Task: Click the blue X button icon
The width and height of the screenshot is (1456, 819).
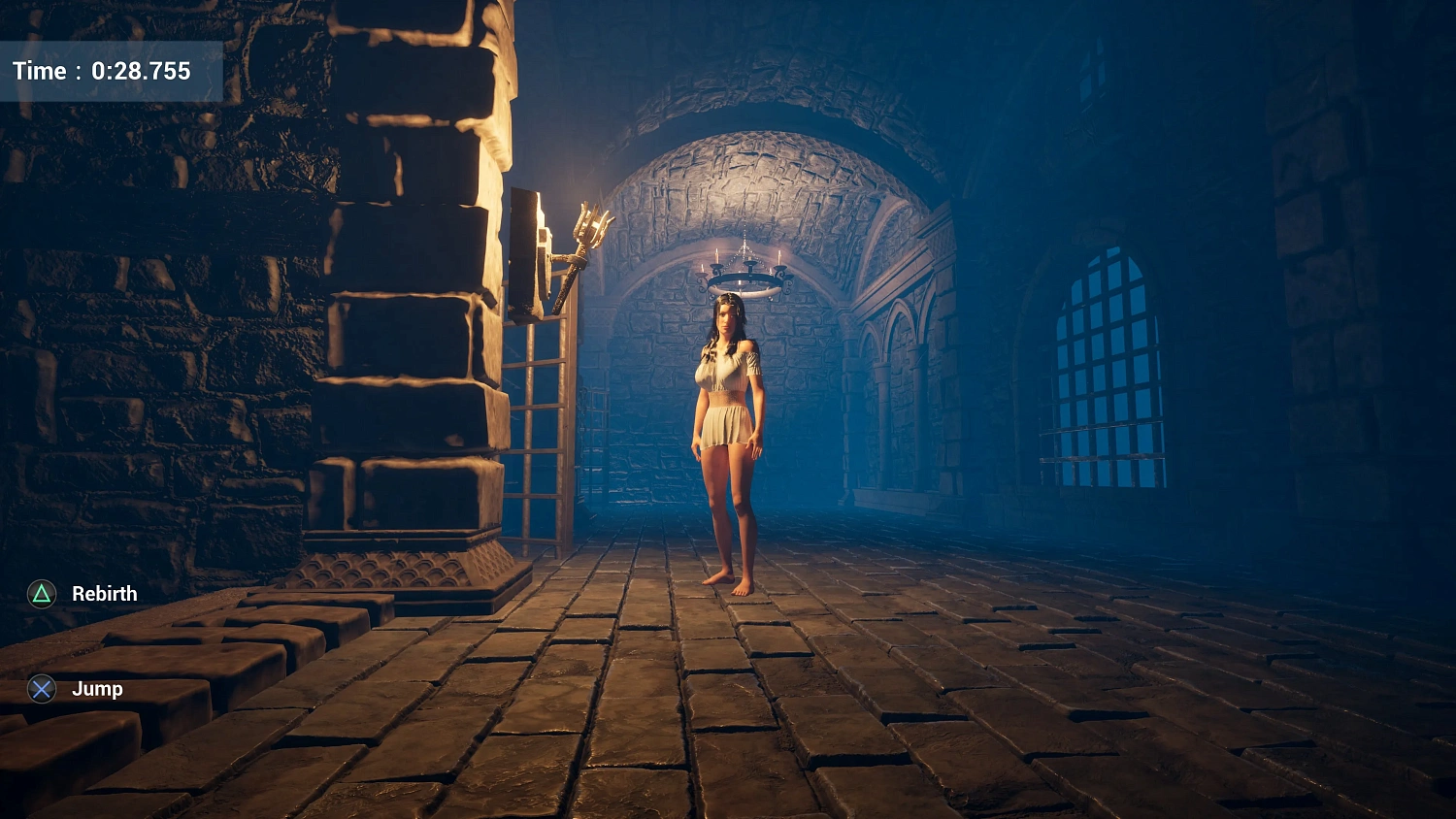Action: point(40,689)
